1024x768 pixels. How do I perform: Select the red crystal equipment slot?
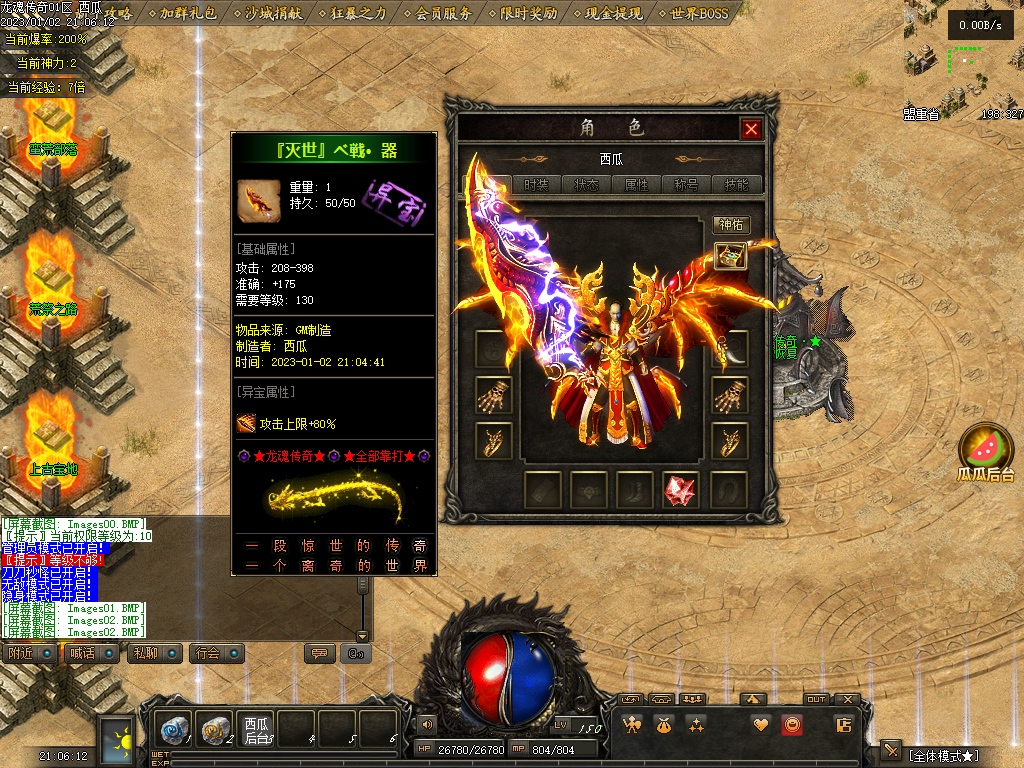pyautogui.click(x=681, y=490)
